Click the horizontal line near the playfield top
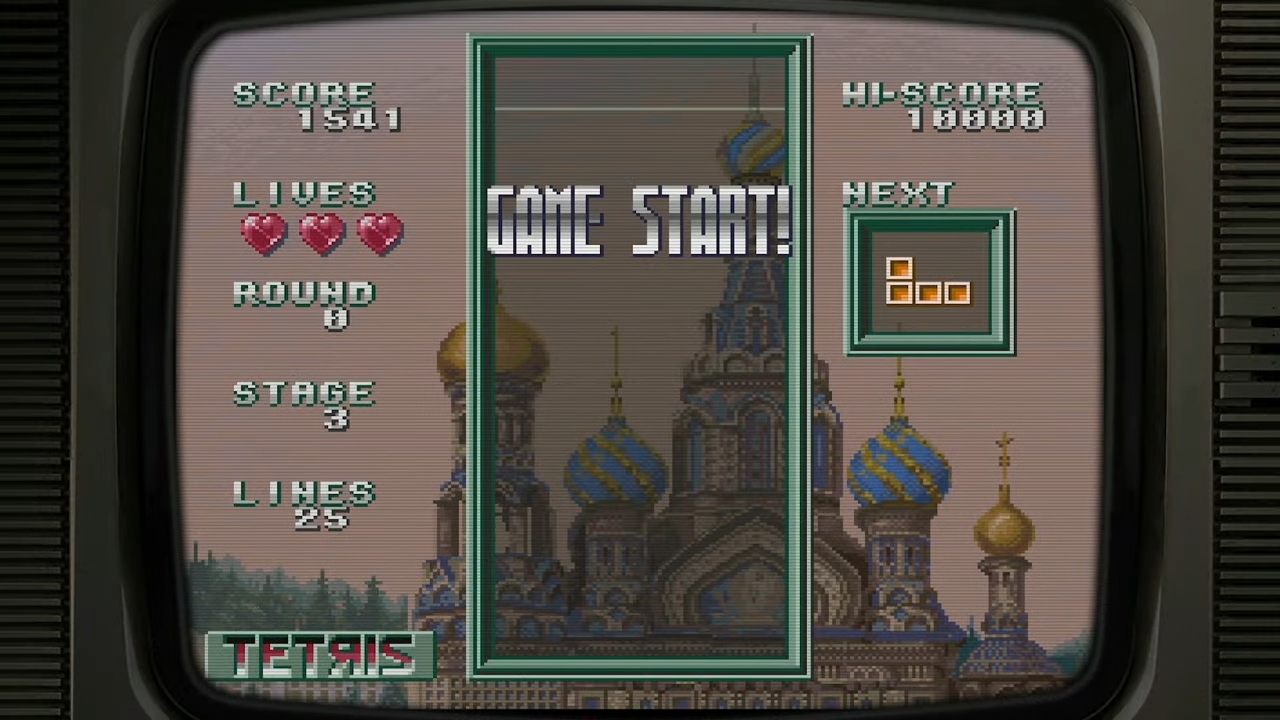1280x720 pixels. (640, 110)
